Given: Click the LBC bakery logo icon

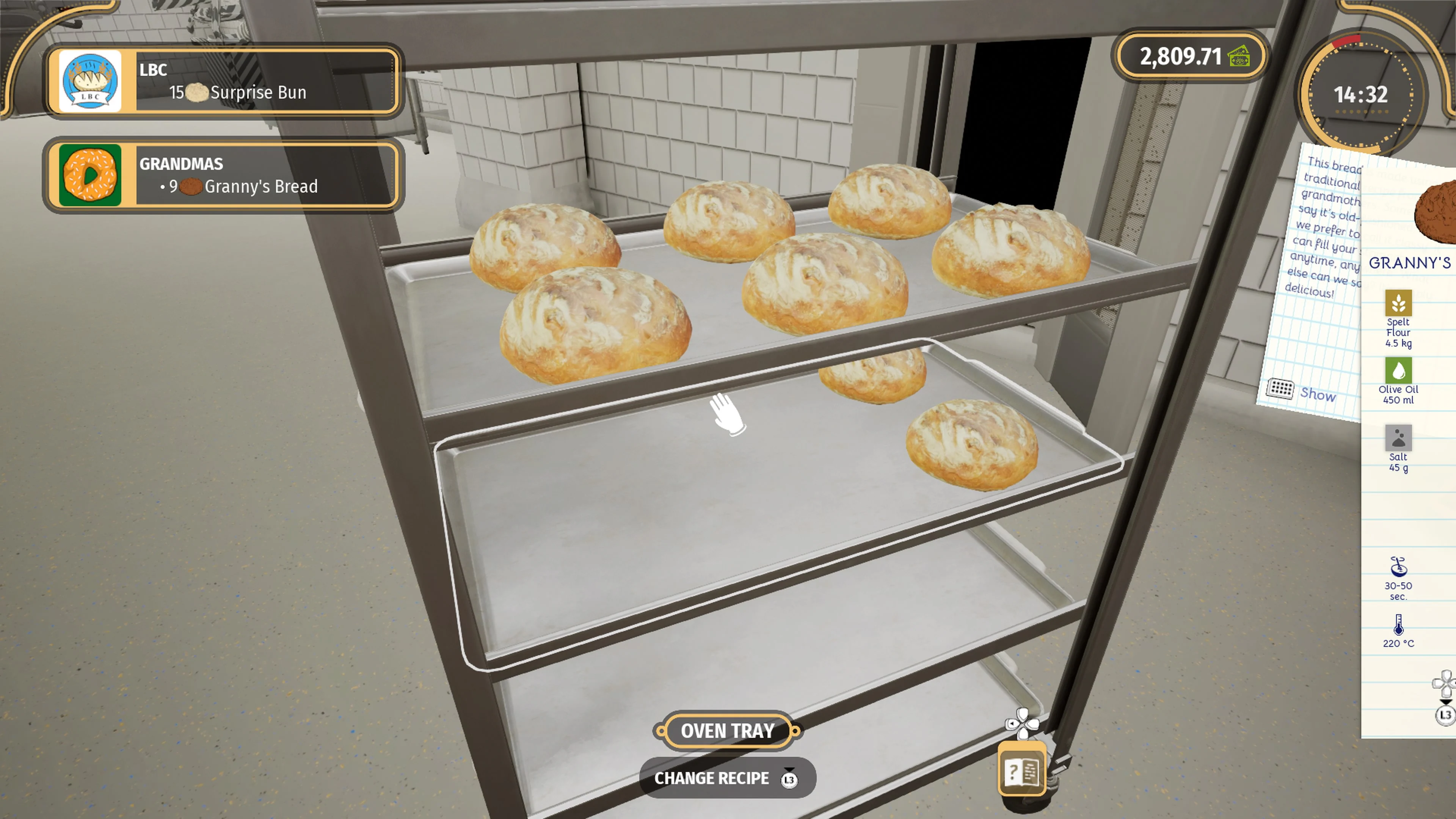Looking at the screenshot, I should click(91, 82).
